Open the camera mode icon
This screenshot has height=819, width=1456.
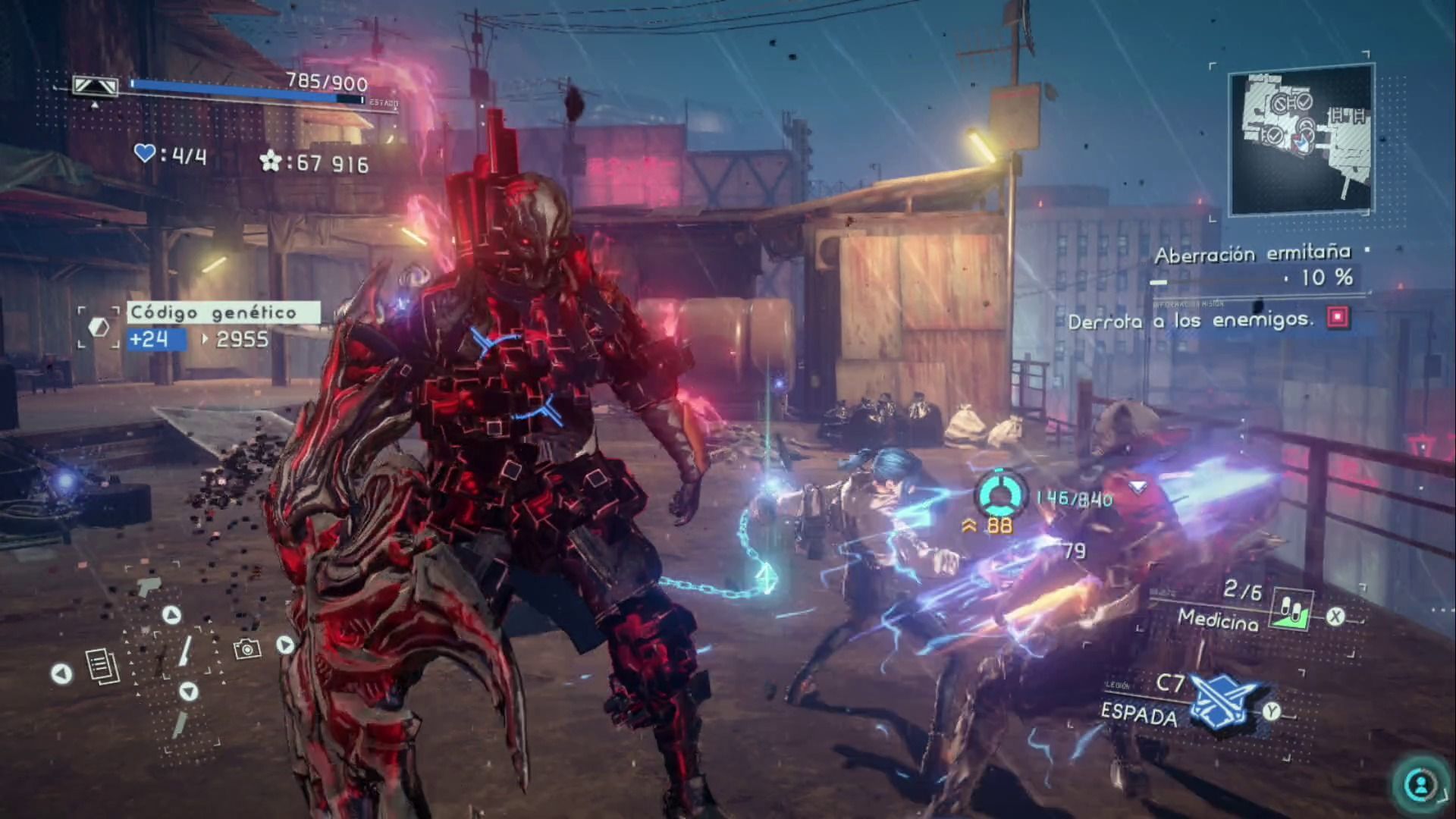[x=247, y=648]
